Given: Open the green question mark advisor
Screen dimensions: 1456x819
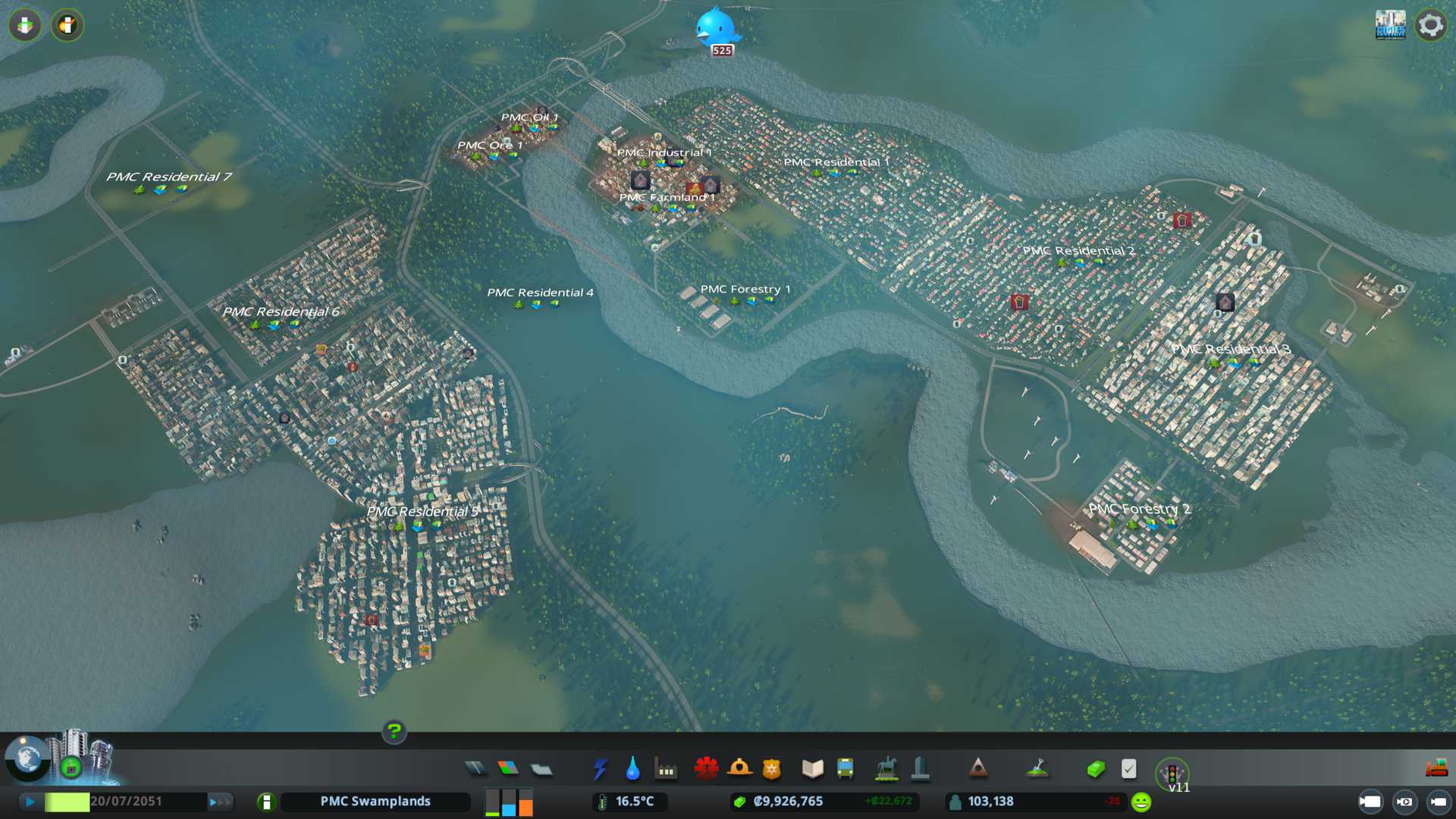Looking at the screenshot, I should (x=394, y=731).
